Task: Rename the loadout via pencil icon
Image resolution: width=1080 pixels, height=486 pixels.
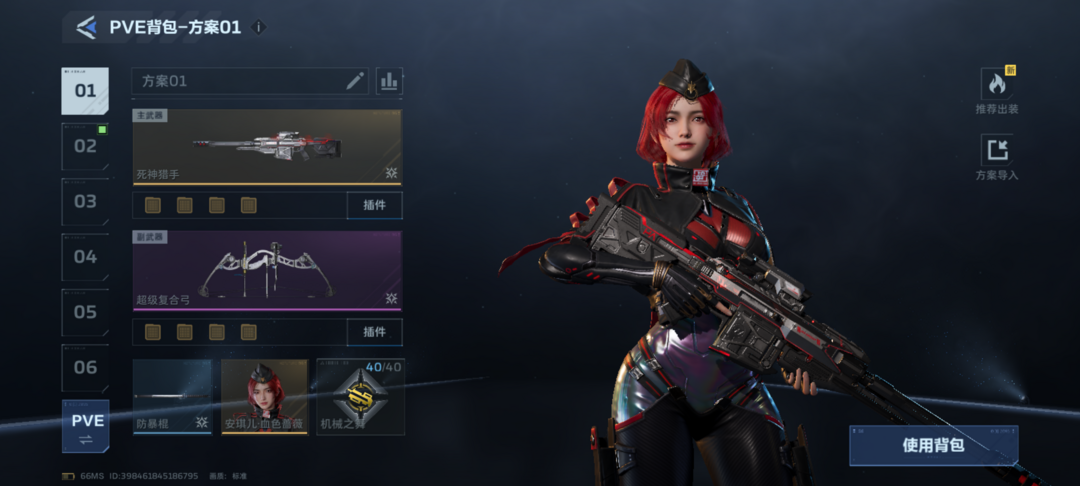Action: pos(355,81)
